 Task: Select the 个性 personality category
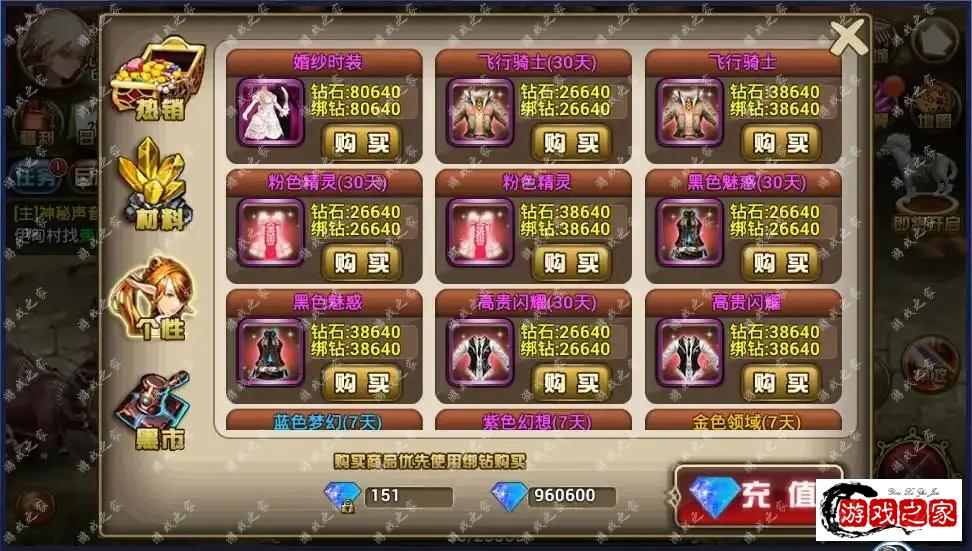click(156, 297)
